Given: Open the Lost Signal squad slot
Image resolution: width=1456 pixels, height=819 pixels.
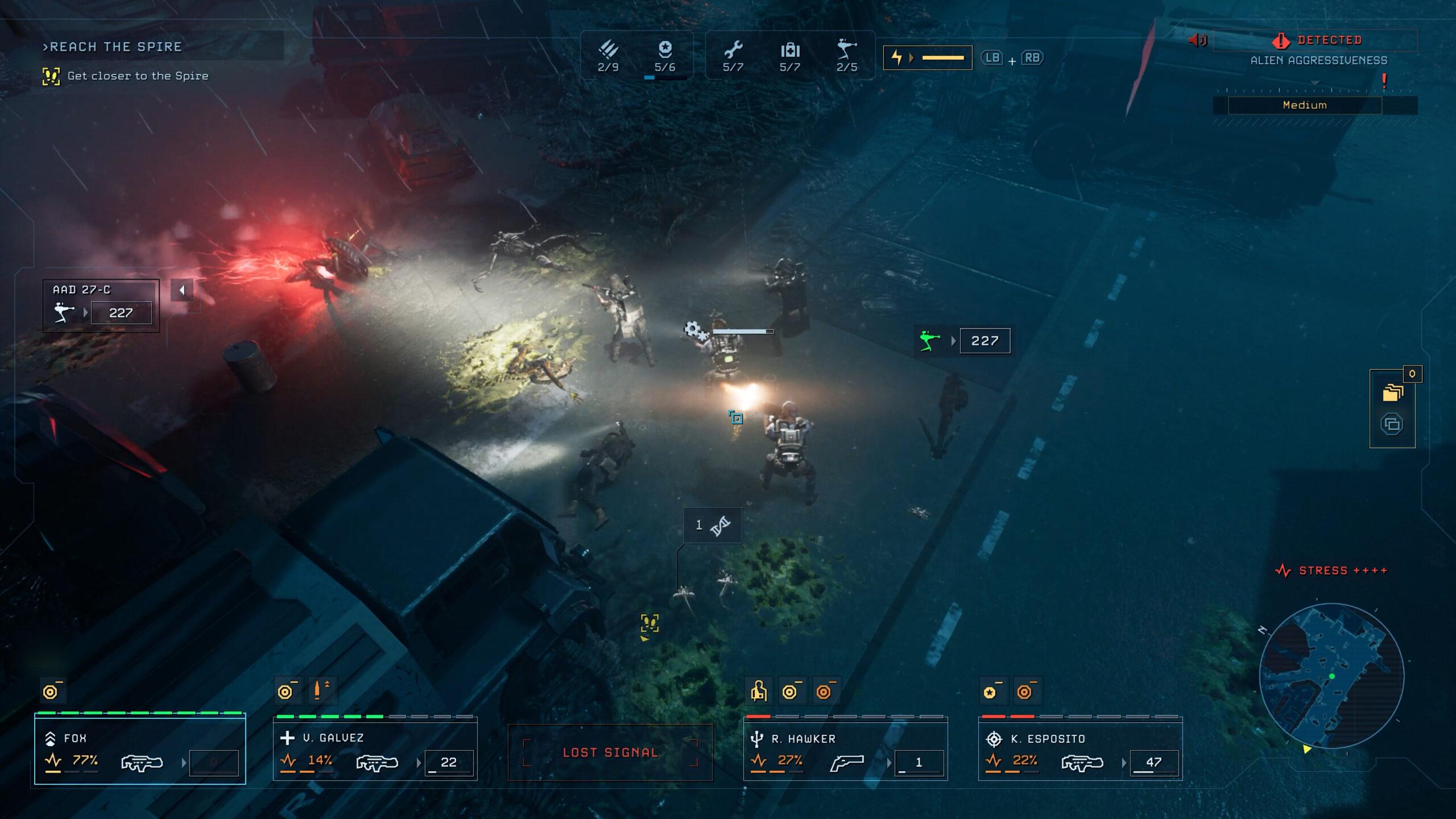Looking at the screenshot, I should point(610,752).
